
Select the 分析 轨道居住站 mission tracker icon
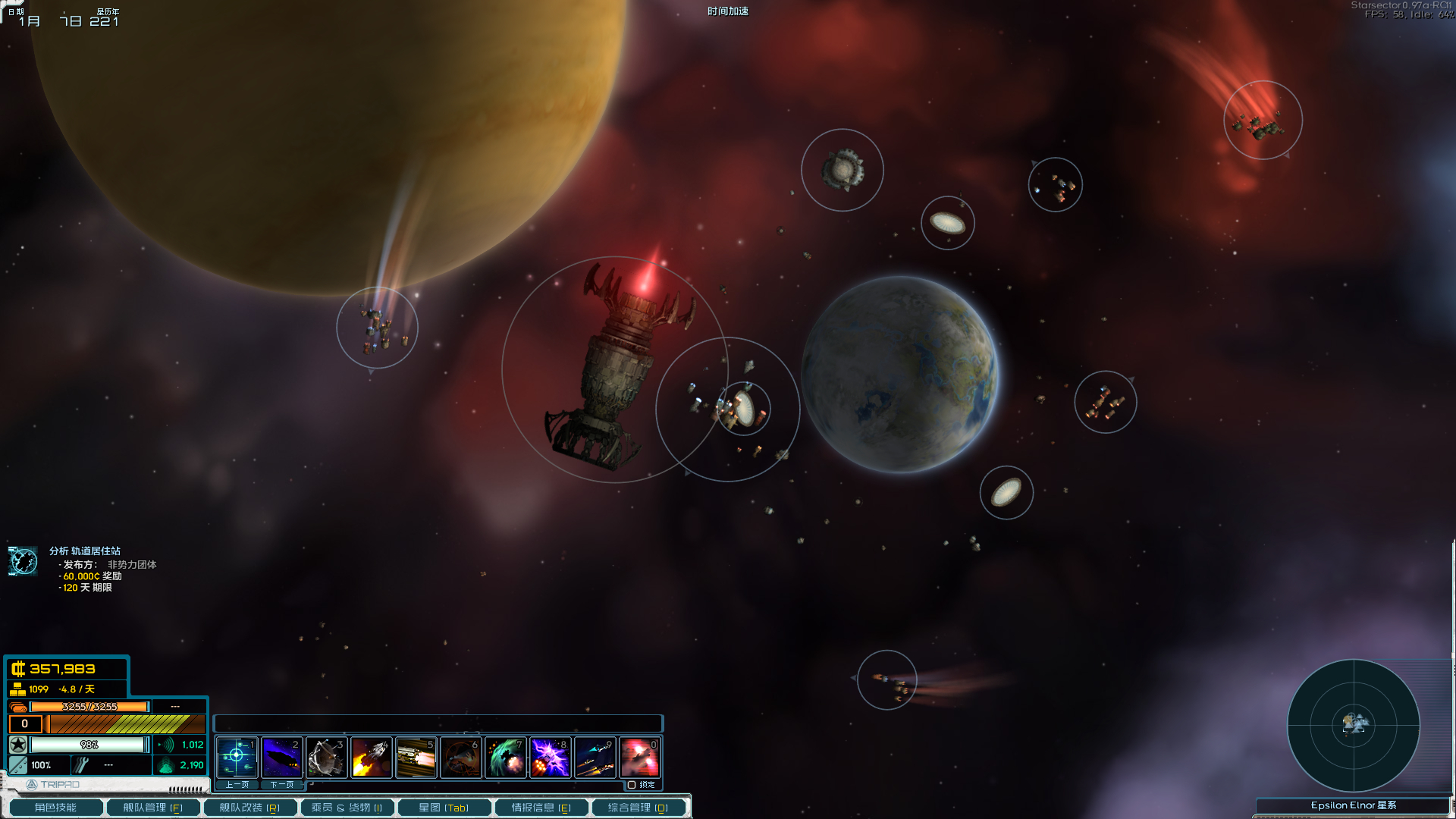[23, 561]
